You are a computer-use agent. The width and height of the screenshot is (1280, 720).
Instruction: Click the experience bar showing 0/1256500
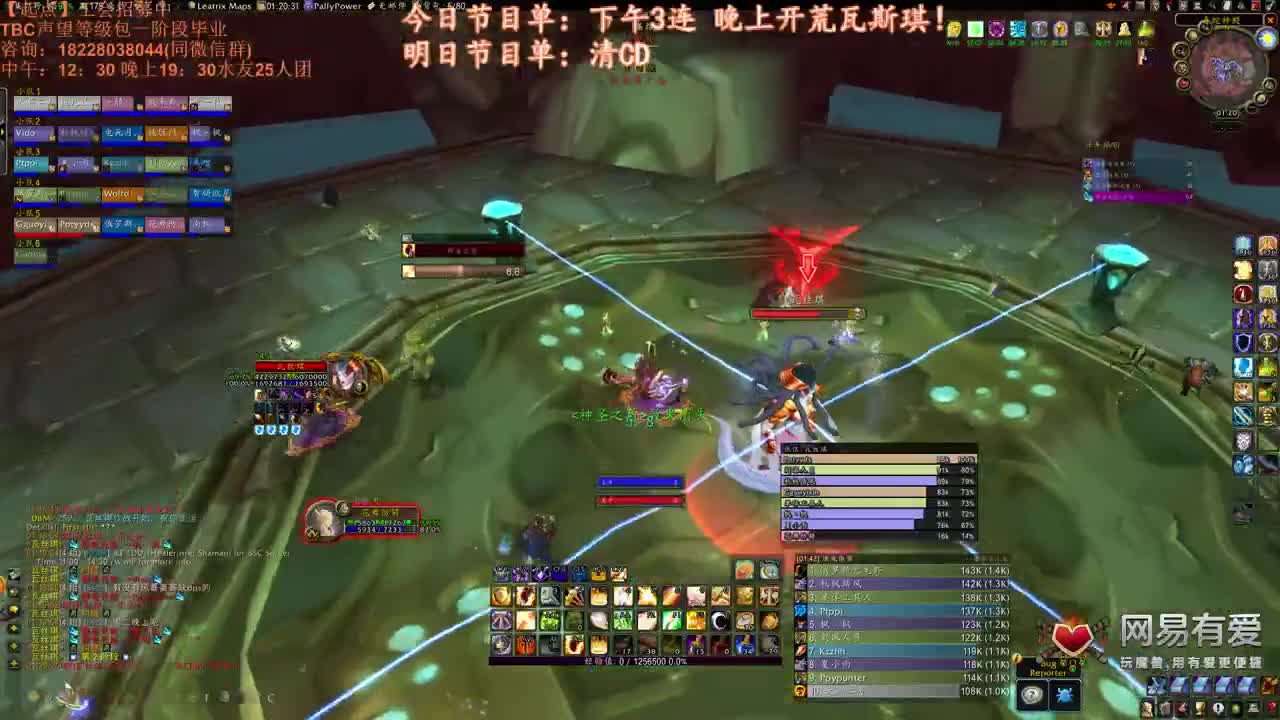pyautogui.click(x=635, y=660)
